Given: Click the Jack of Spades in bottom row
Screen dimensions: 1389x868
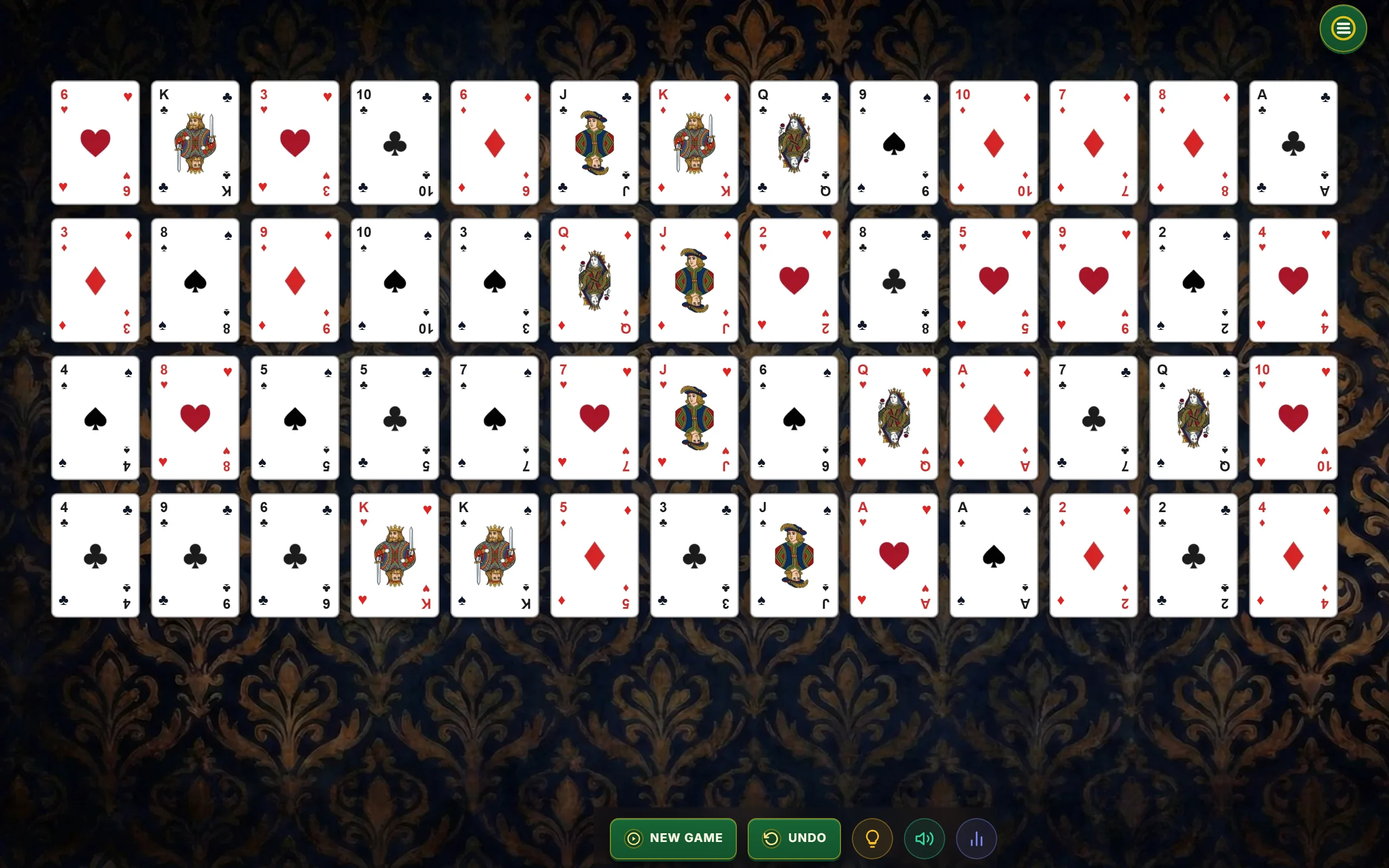Looking at the screenshot, I should [x=793, y=555].
